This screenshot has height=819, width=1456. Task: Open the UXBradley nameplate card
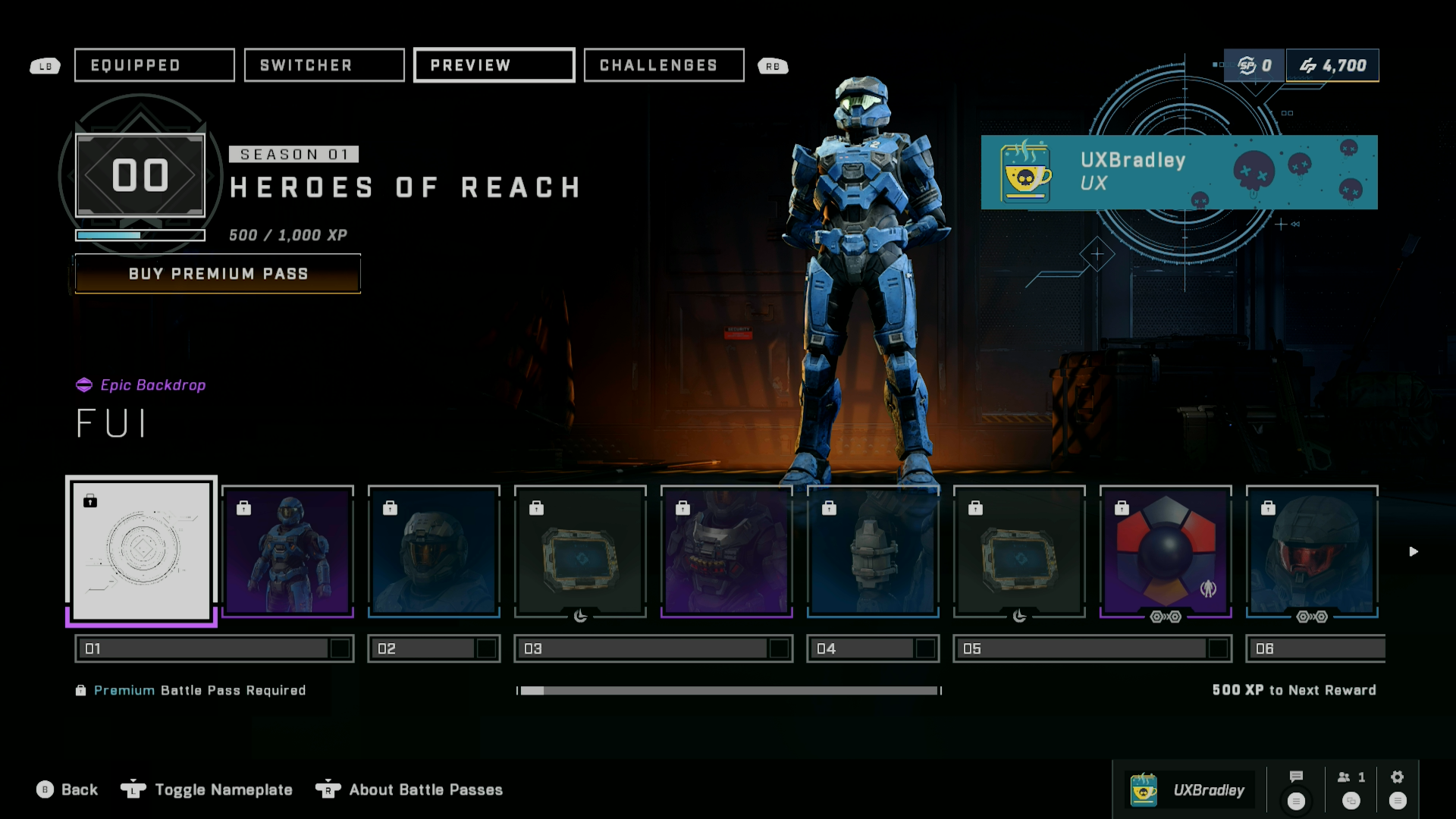click(x=1179, y=172)
